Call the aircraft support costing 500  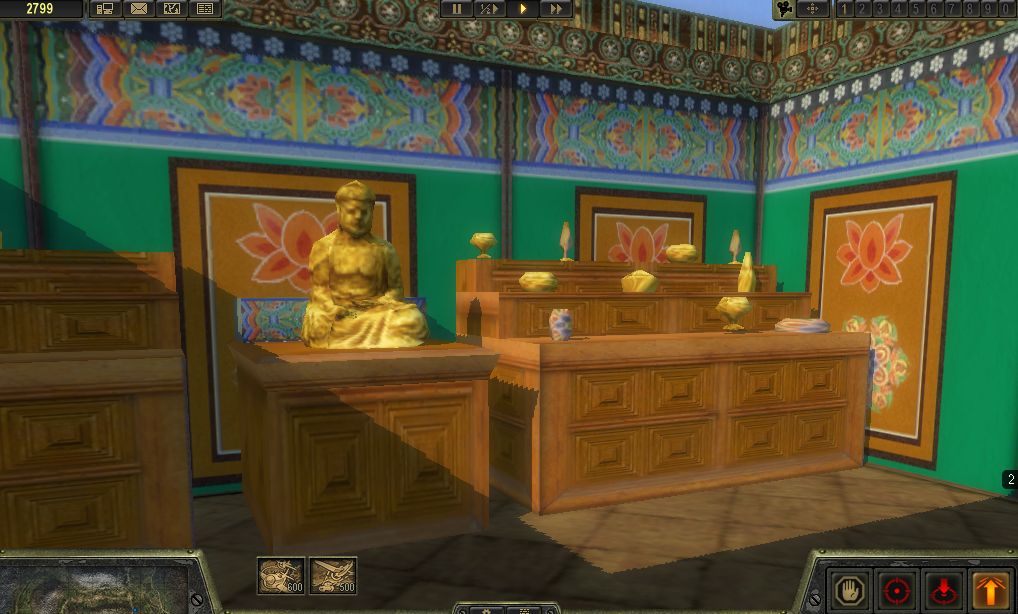pyautogui.click(x=333, y=575)
